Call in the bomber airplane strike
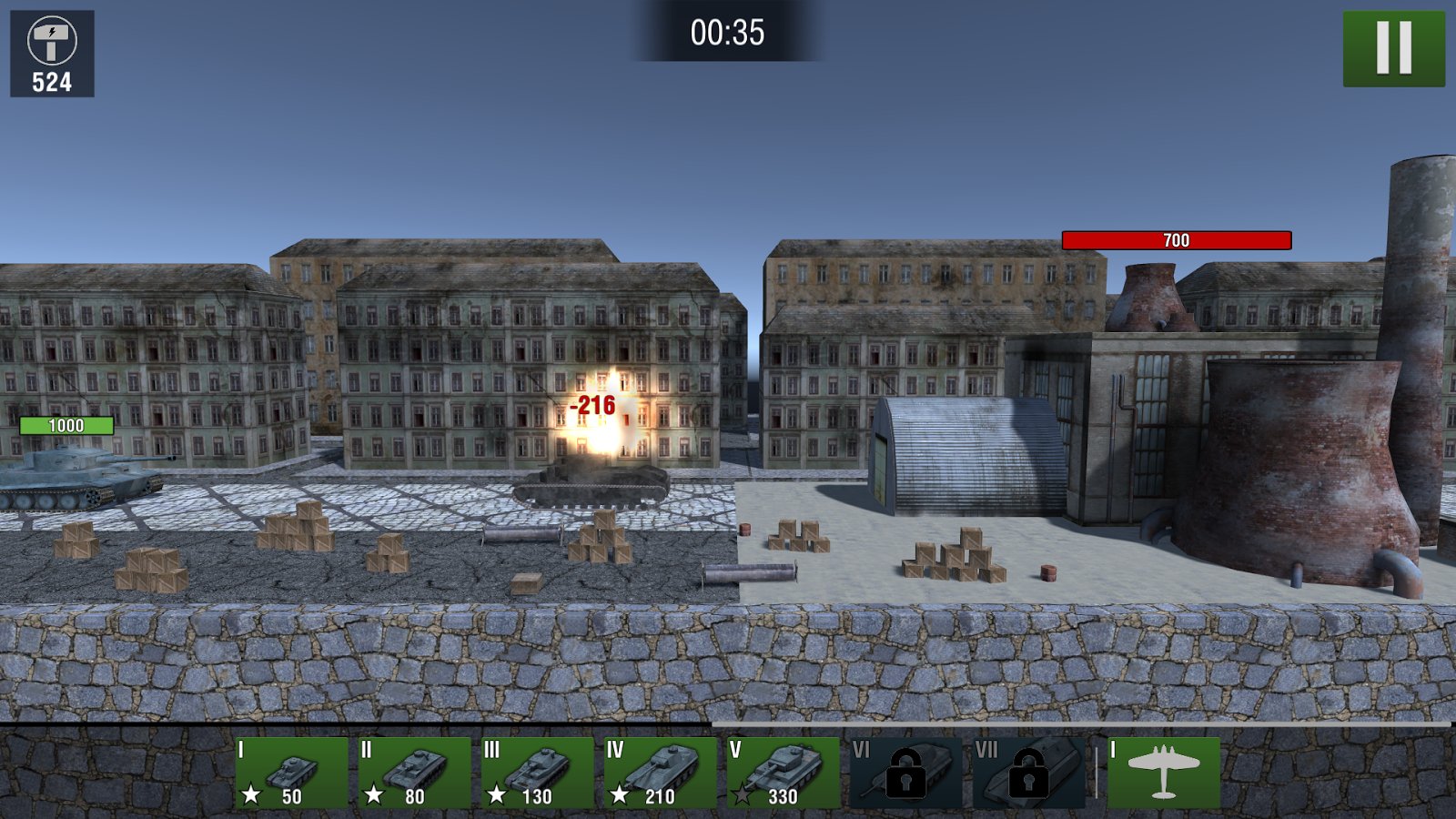Screen dimensions: 1456x819 click(x=1164, y=773)
